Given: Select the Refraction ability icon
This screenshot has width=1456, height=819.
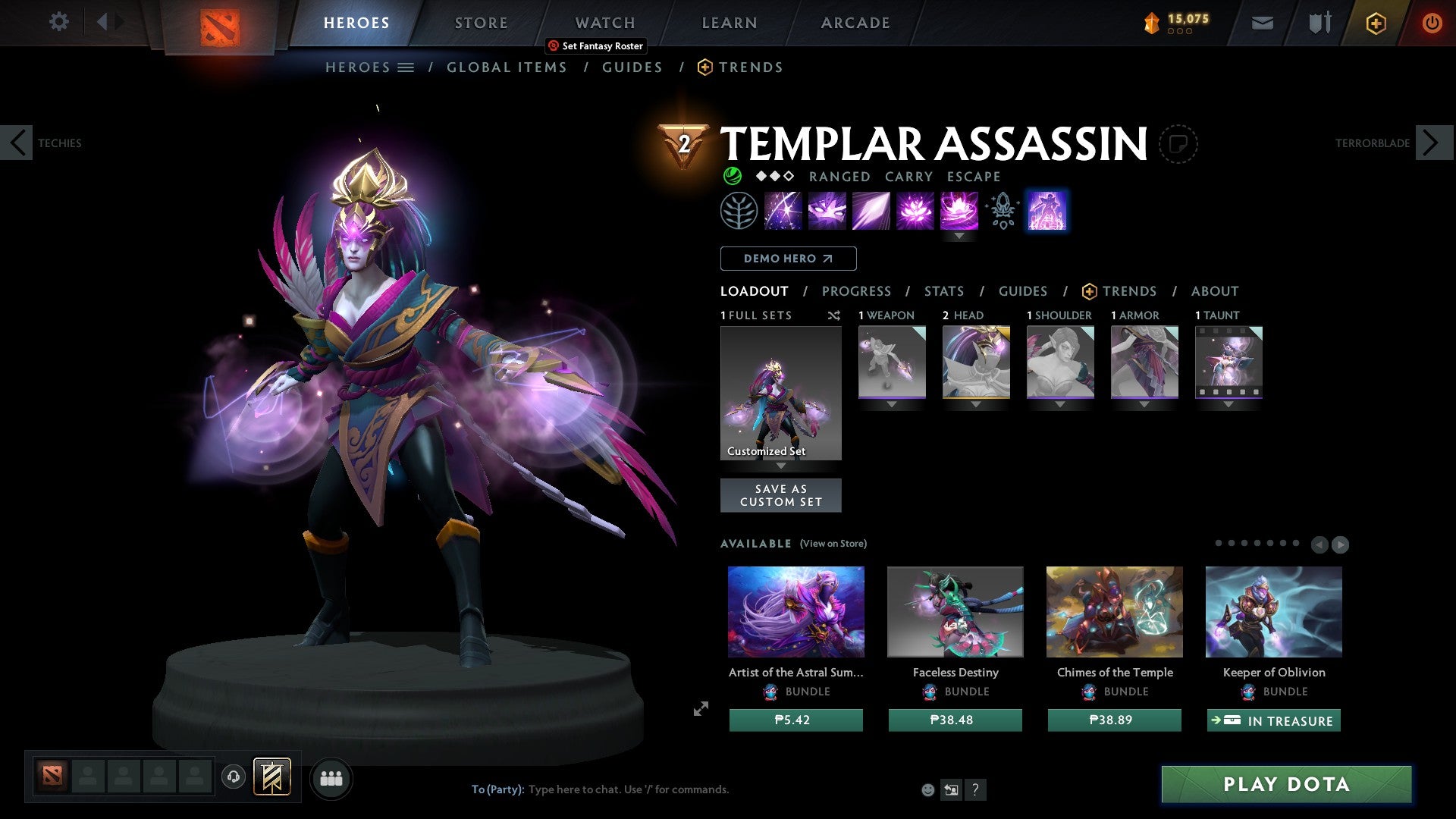Looking at the screenshot, I should (x=782, y=210).
